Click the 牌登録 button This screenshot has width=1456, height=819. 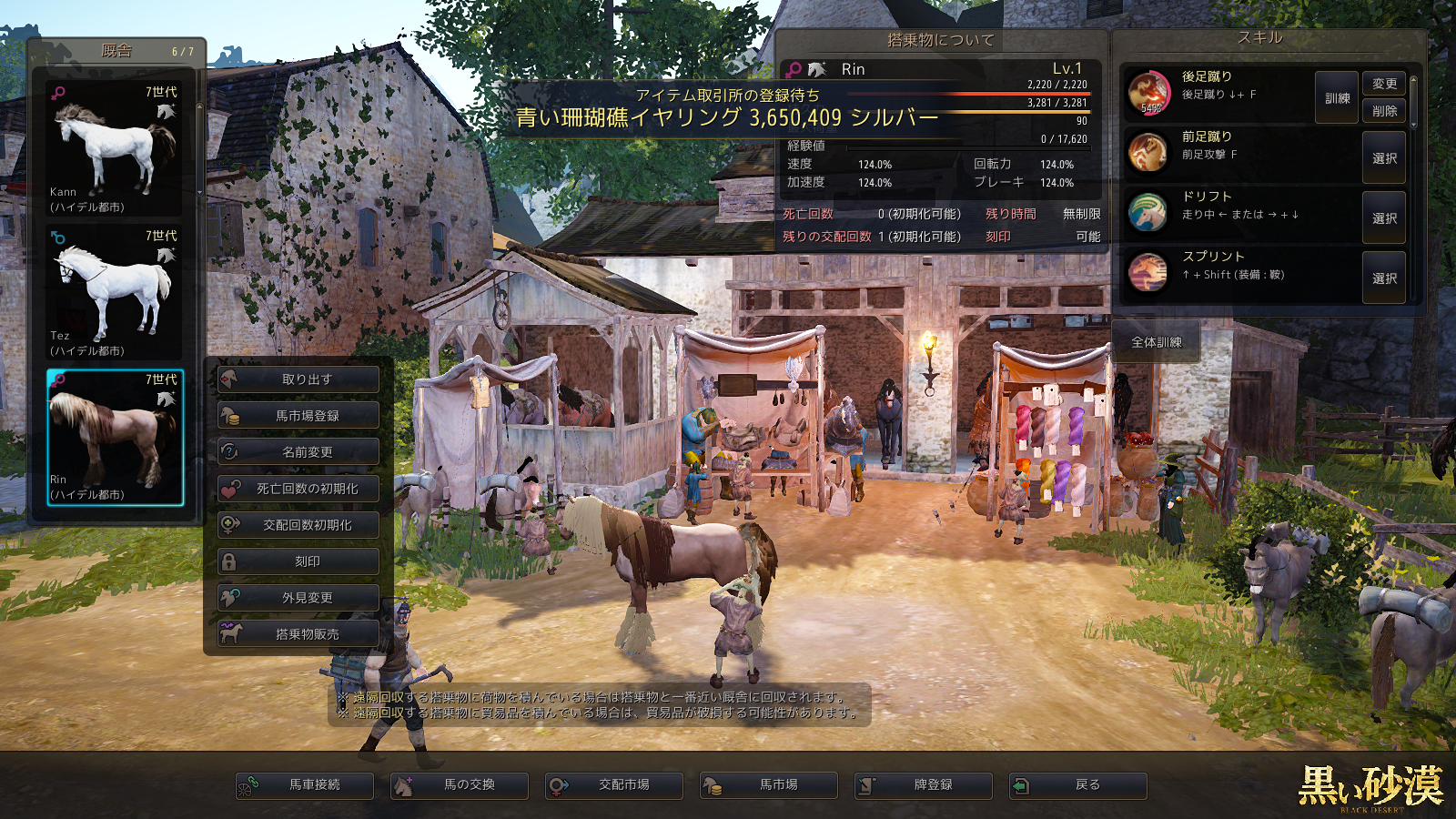924,785
